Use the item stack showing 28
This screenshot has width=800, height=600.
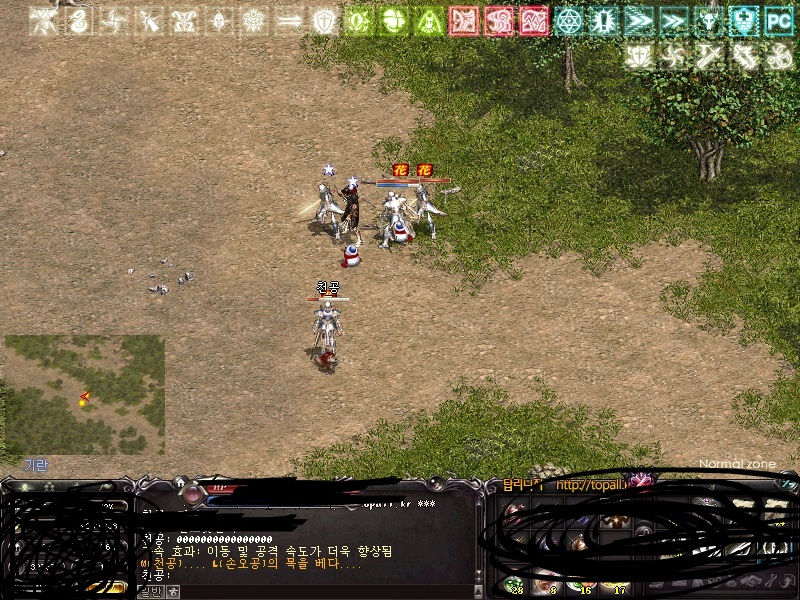(x=514, y=584)
